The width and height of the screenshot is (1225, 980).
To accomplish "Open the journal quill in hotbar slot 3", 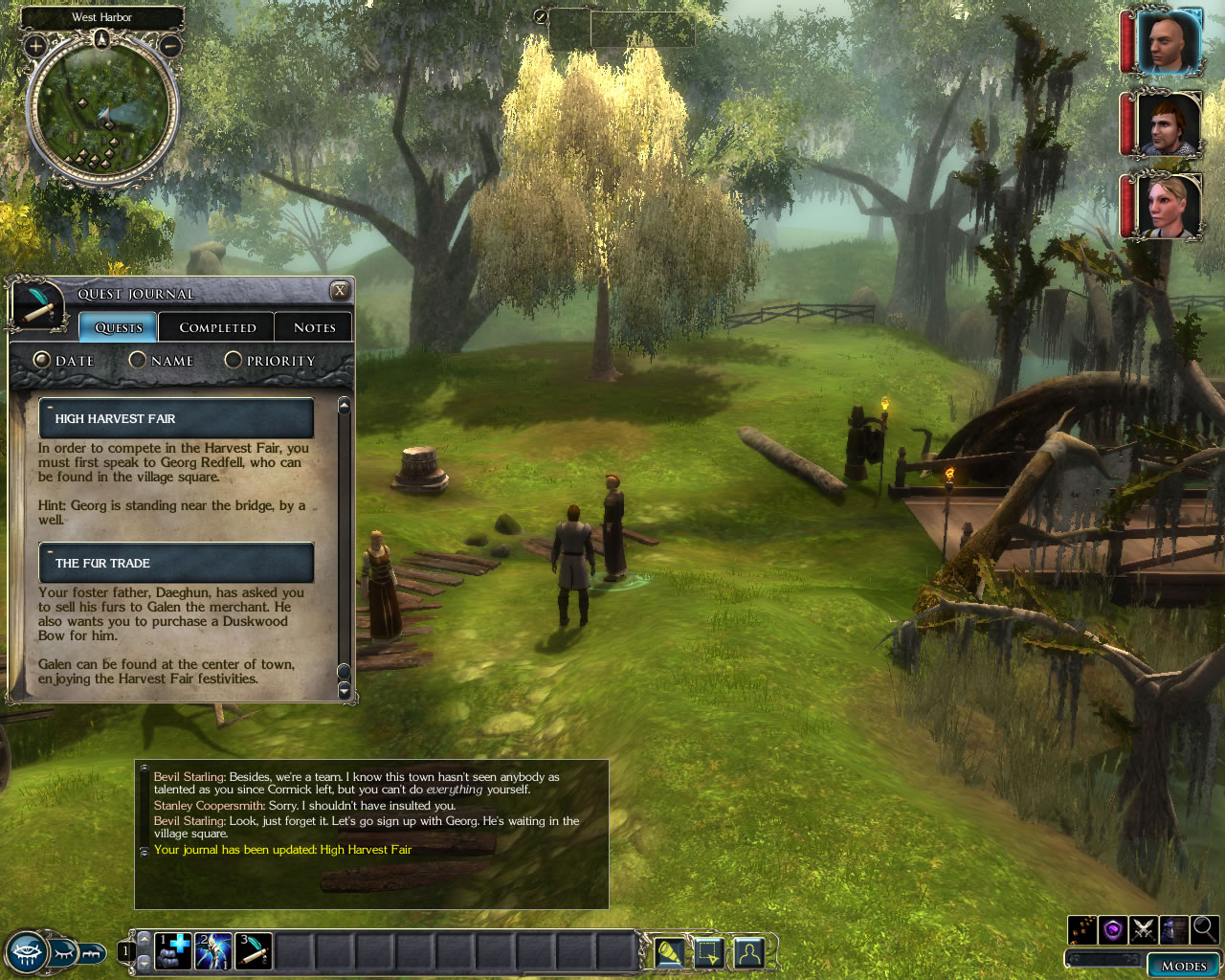I will 254,951.
